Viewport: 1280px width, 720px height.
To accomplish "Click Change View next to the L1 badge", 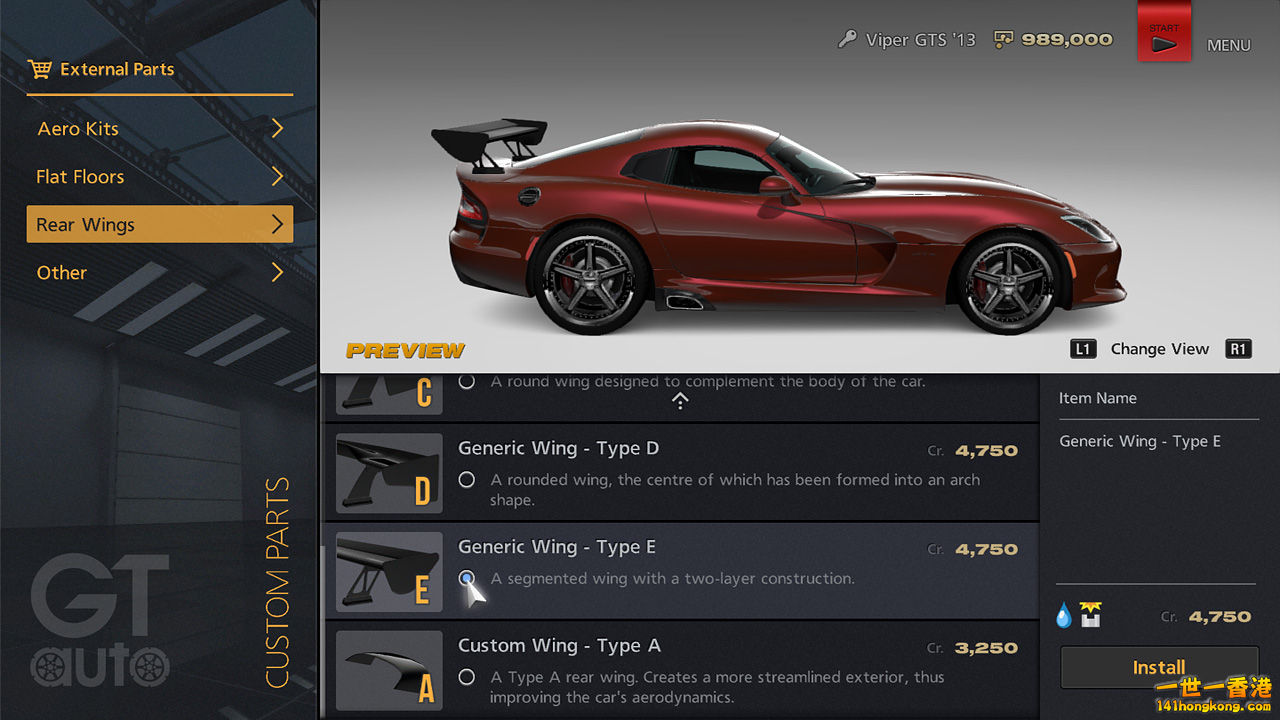I will [x=1160, y=348].
